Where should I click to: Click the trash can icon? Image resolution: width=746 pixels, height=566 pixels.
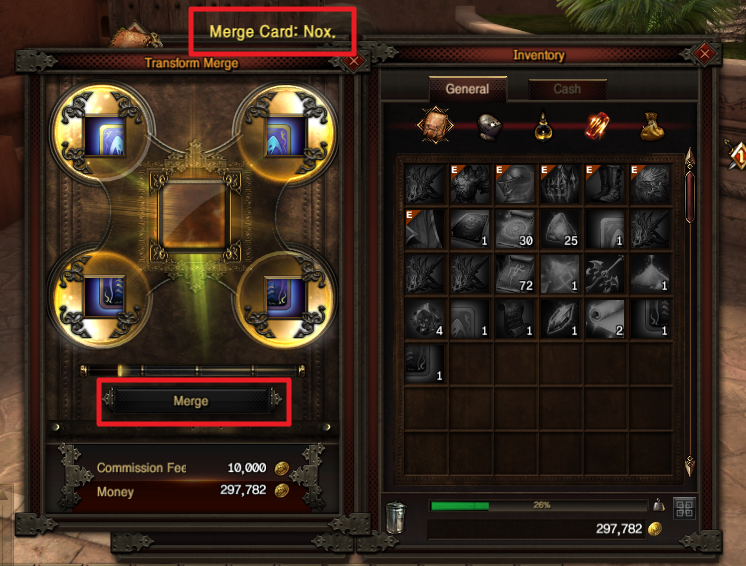click(x=397, y=518)
